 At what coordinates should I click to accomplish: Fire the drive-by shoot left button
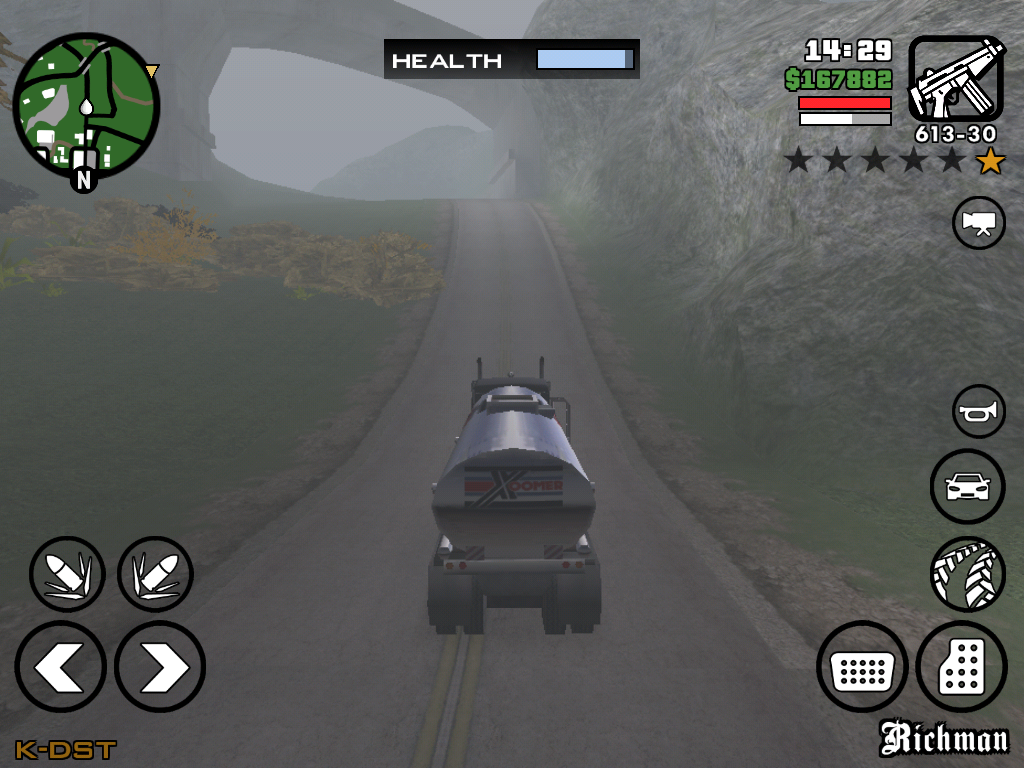tap(67, 574)
